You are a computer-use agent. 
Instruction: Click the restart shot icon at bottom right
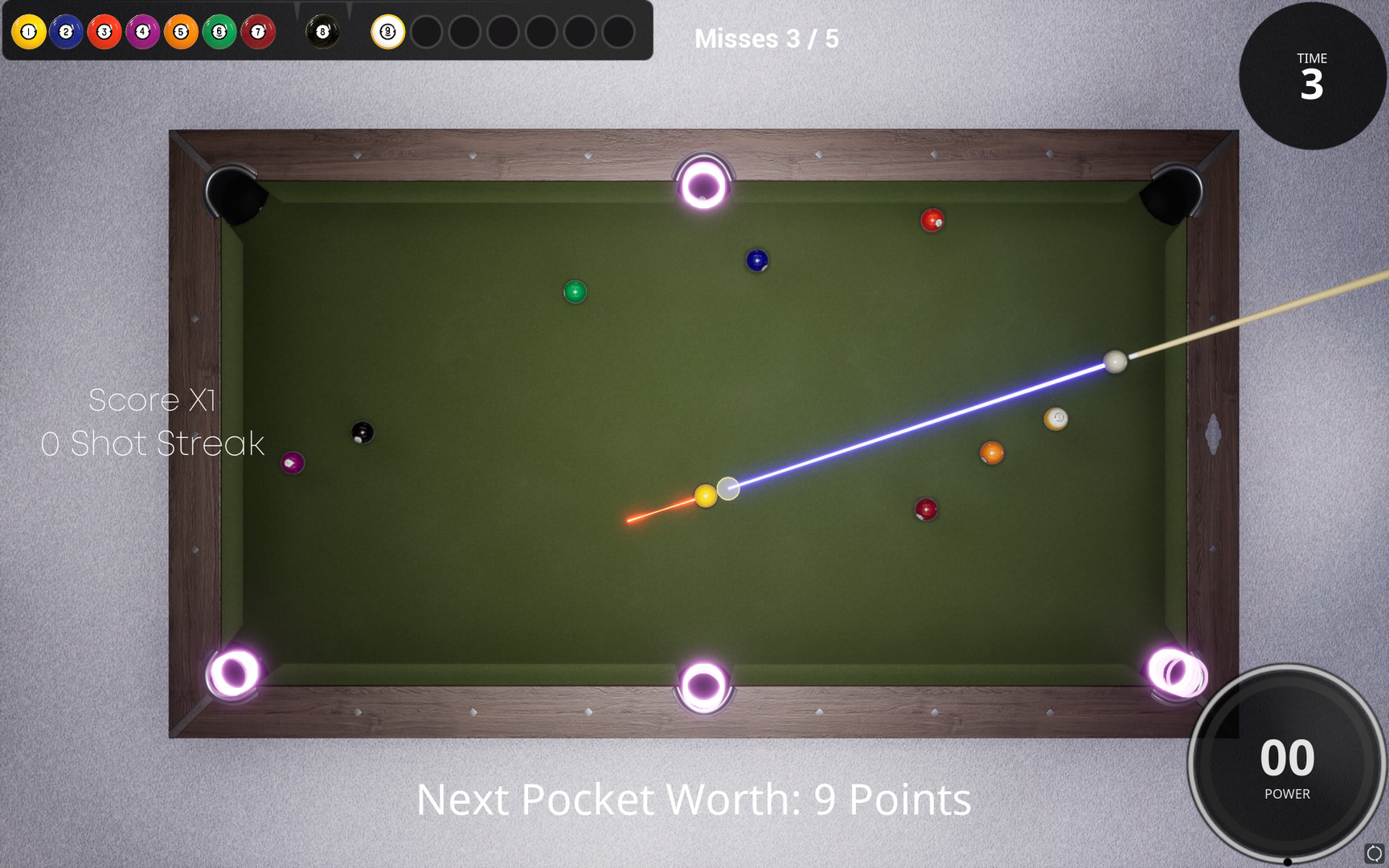pos(1374,852)
